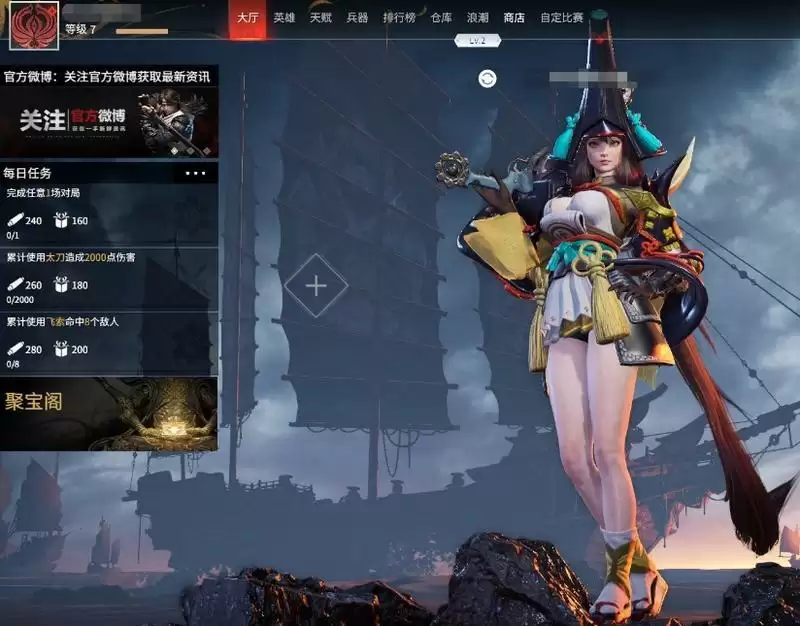Open the 关注官方微博 banner
The image size is (800, 626).
109,122
